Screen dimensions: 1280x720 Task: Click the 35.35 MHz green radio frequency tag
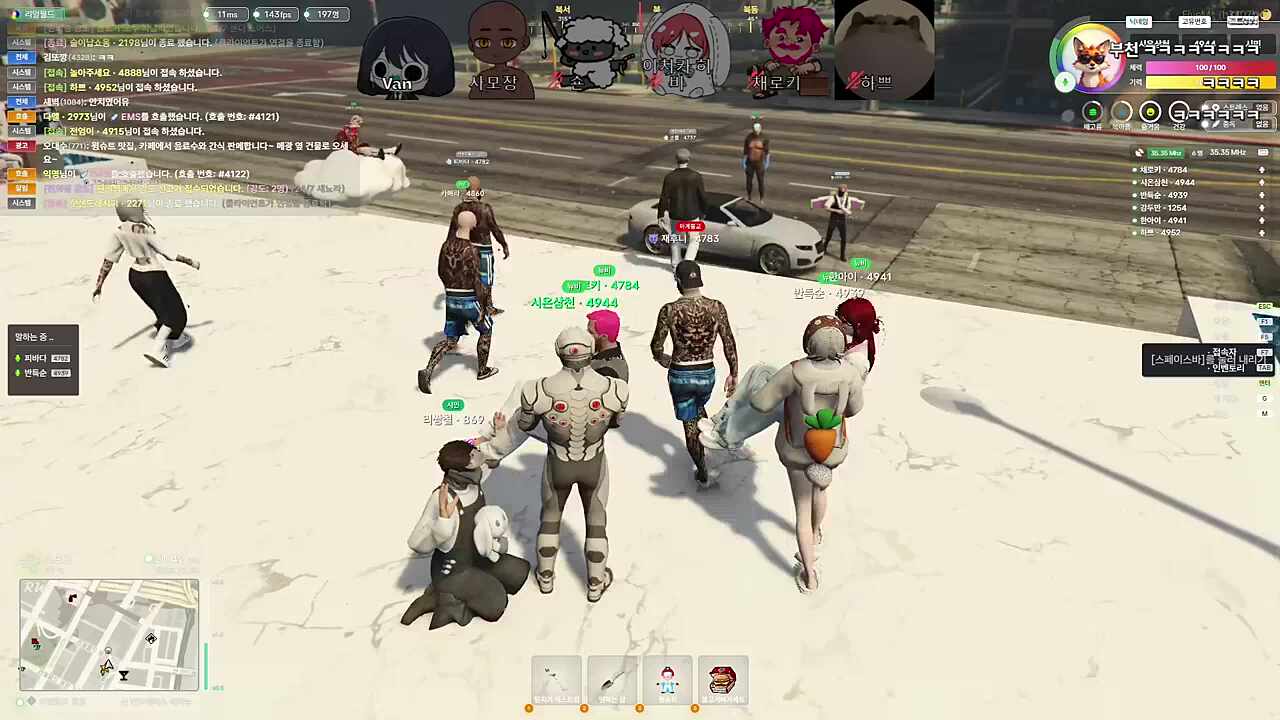[1165, 153]
